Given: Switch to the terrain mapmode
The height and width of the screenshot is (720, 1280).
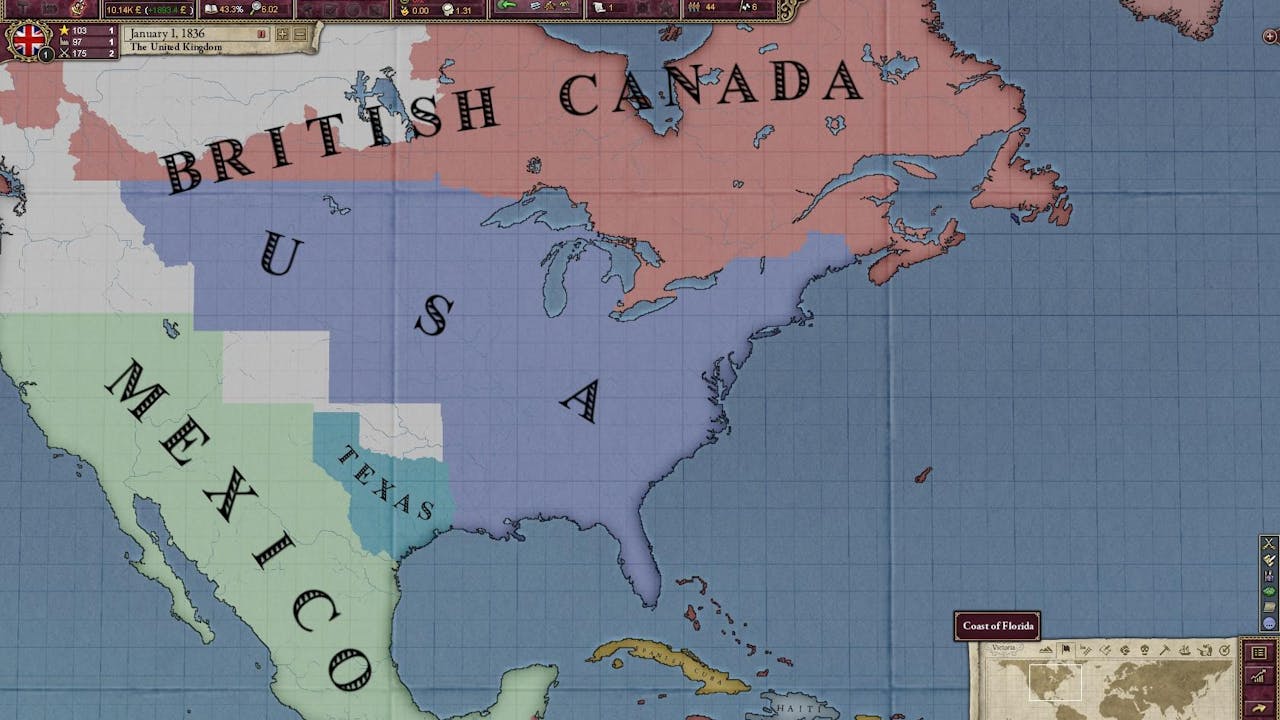Looking at the screenshot, I should pos(1047,650).
